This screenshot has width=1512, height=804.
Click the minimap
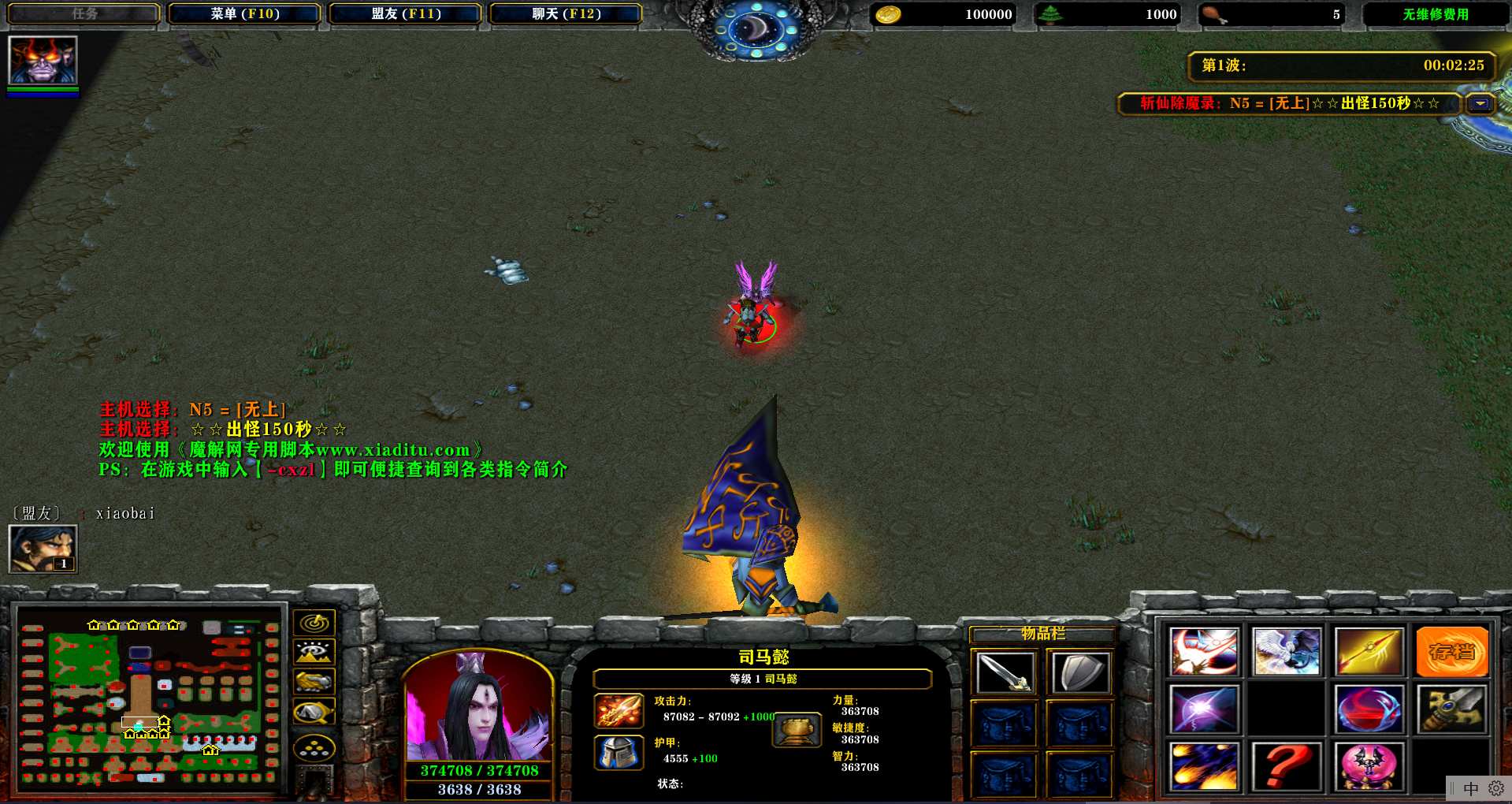[x=150, y=700]
